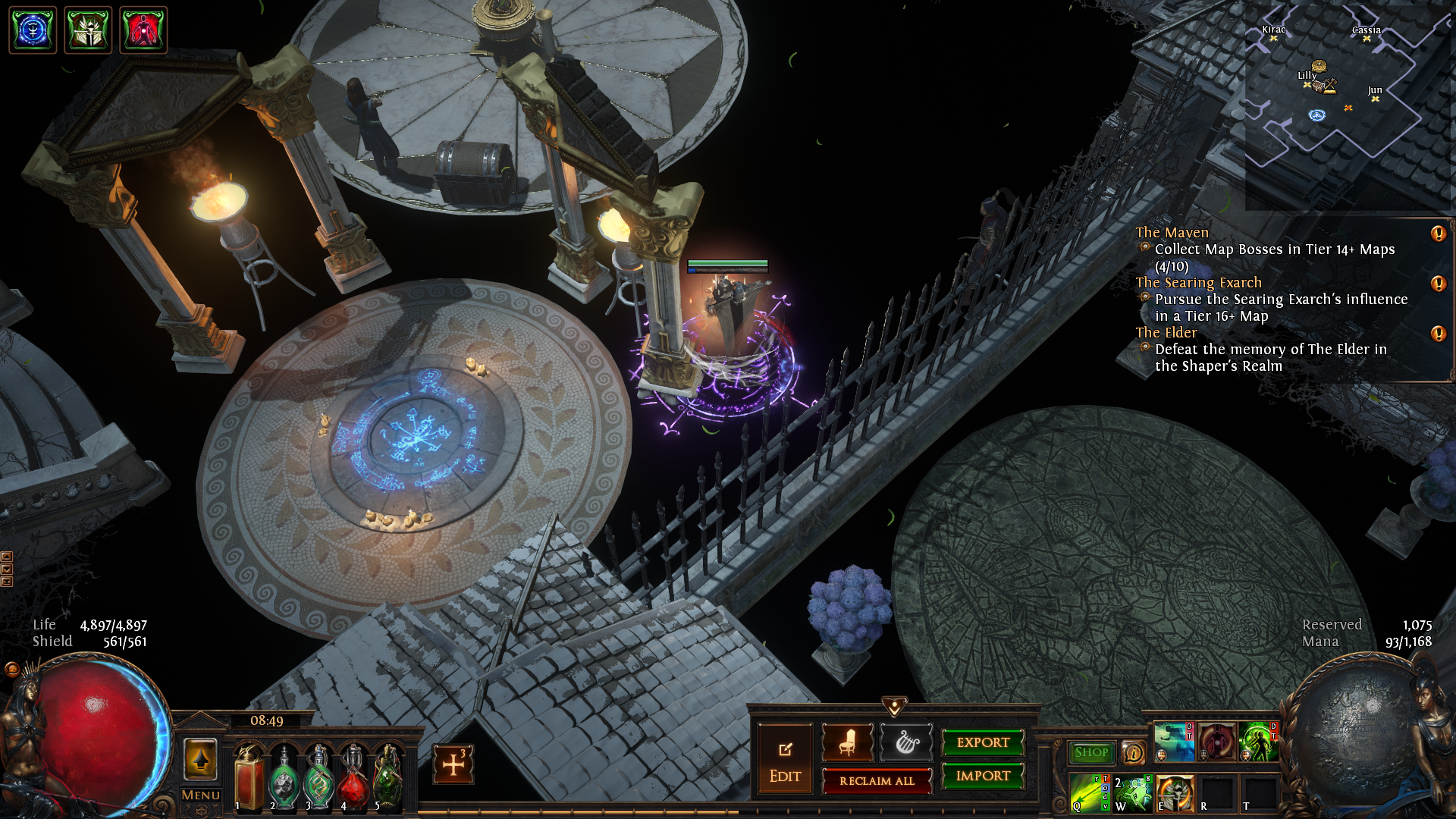This screenshot has width=1456, height=819.
Task: Collapse the hideout panel with the arrow
Action: [895, 707]
